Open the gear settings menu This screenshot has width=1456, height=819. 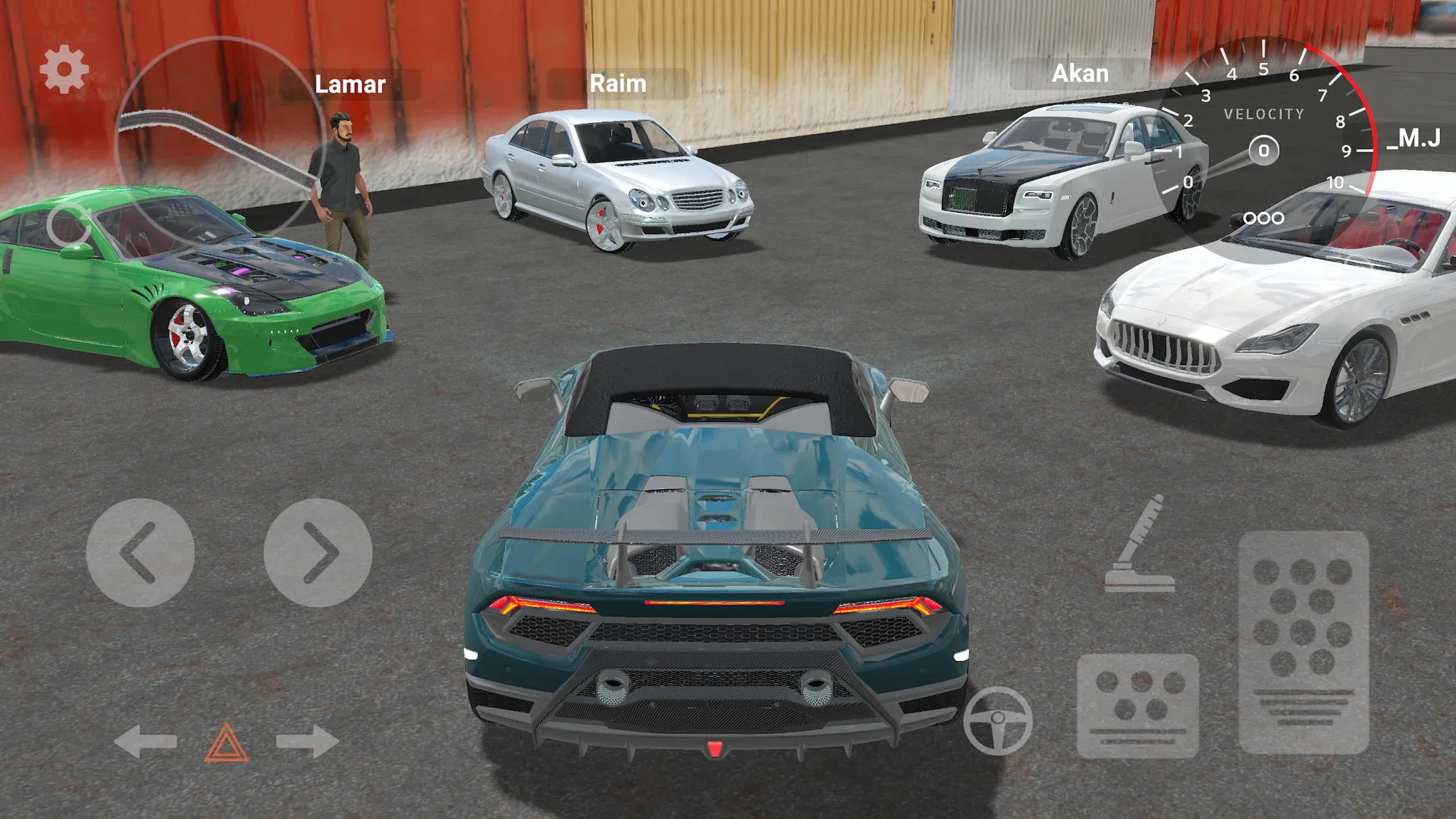(64, 69)
